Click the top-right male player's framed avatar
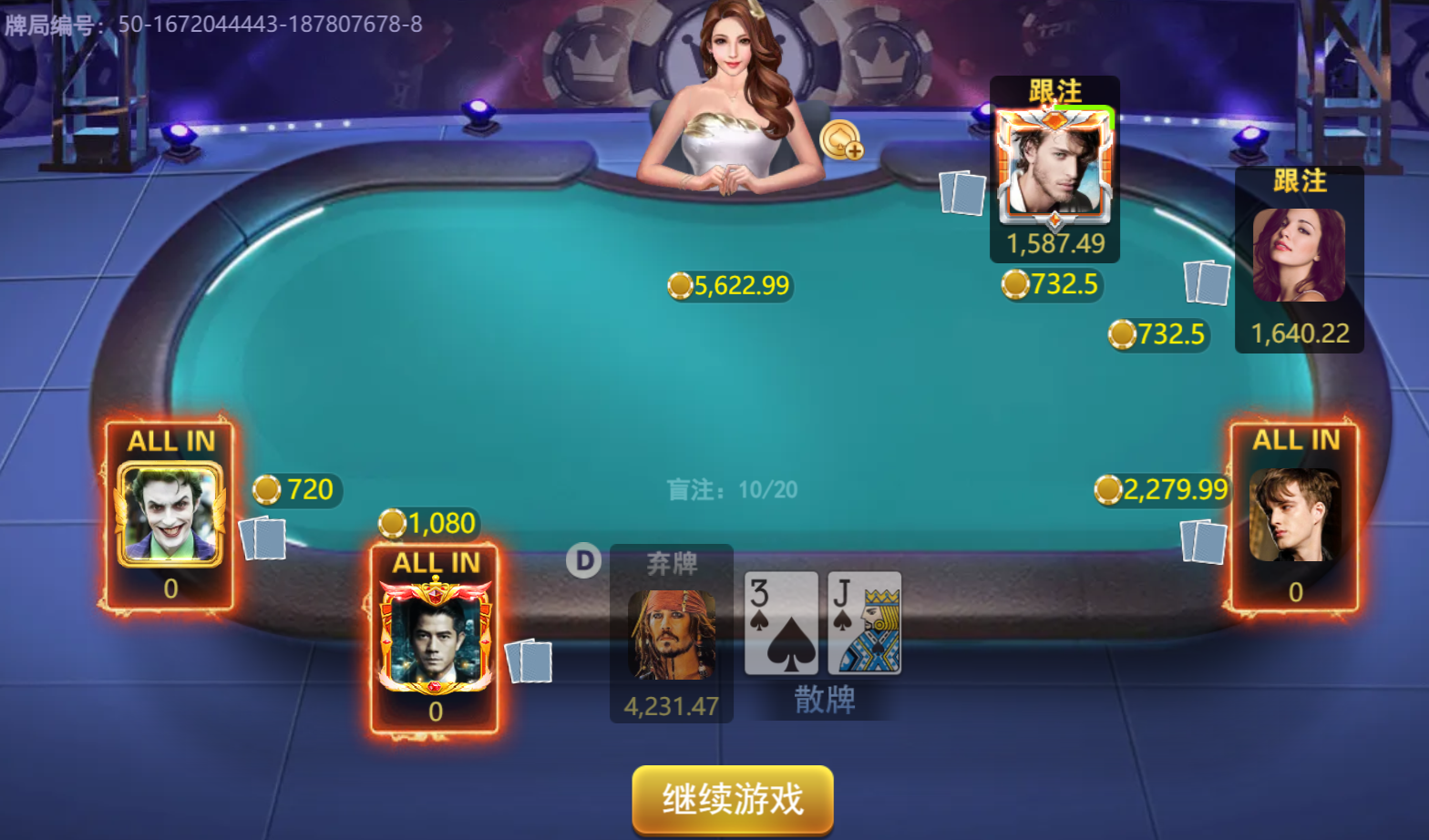 point(1055,166)
